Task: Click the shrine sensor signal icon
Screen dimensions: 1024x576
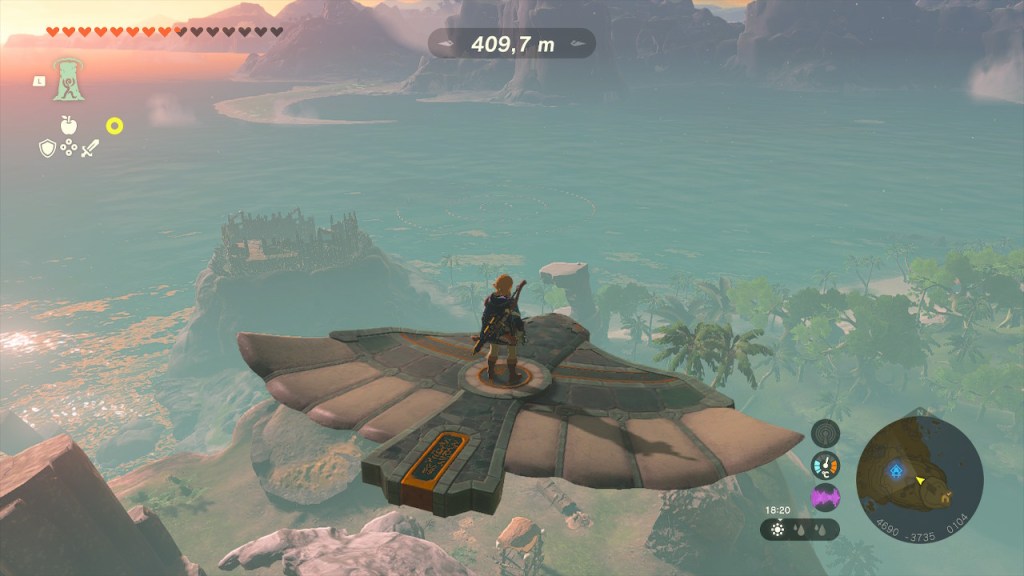Action: 825,433
